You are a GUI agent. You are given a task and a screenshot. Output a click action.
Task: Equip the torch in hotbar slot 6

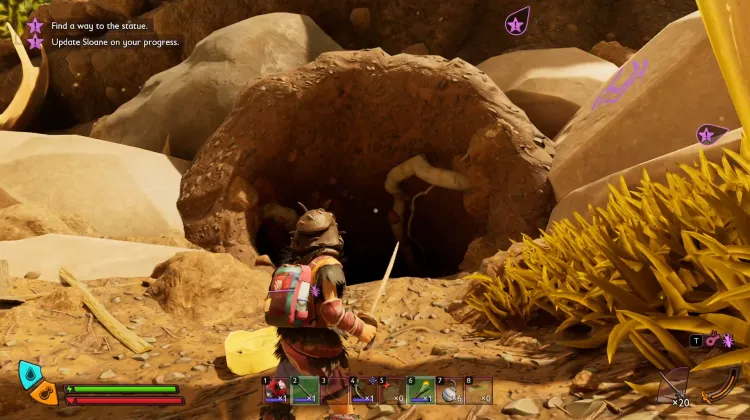[x=422, y=389]
